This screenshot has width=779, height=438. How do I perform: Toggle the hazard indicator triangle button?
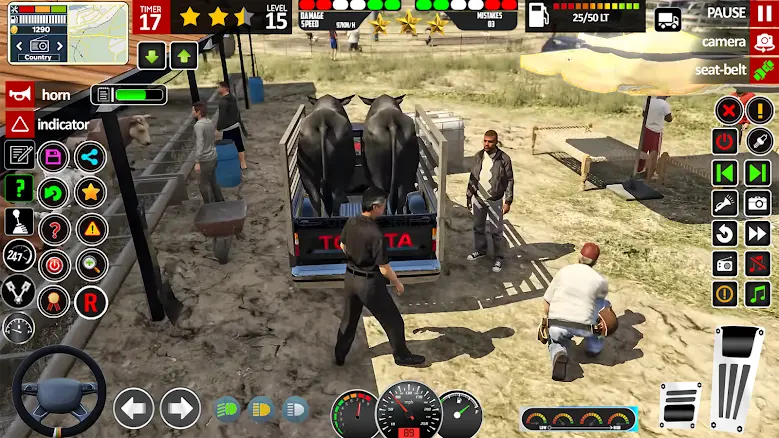click(x=20, y=125)
